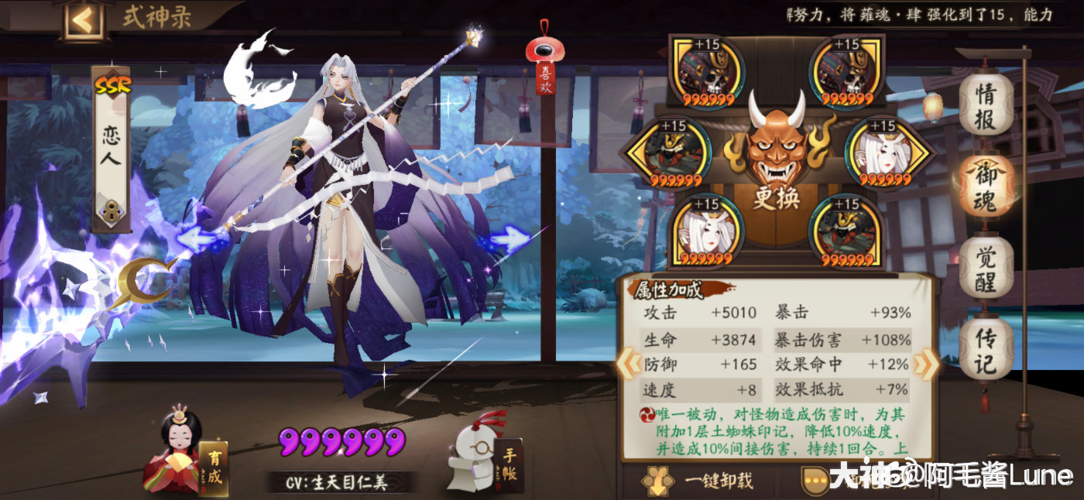The width and height of the screenshot is (1084, 500).
Task: Go back using the 式神录 arrow
Action: pos(84,20)
